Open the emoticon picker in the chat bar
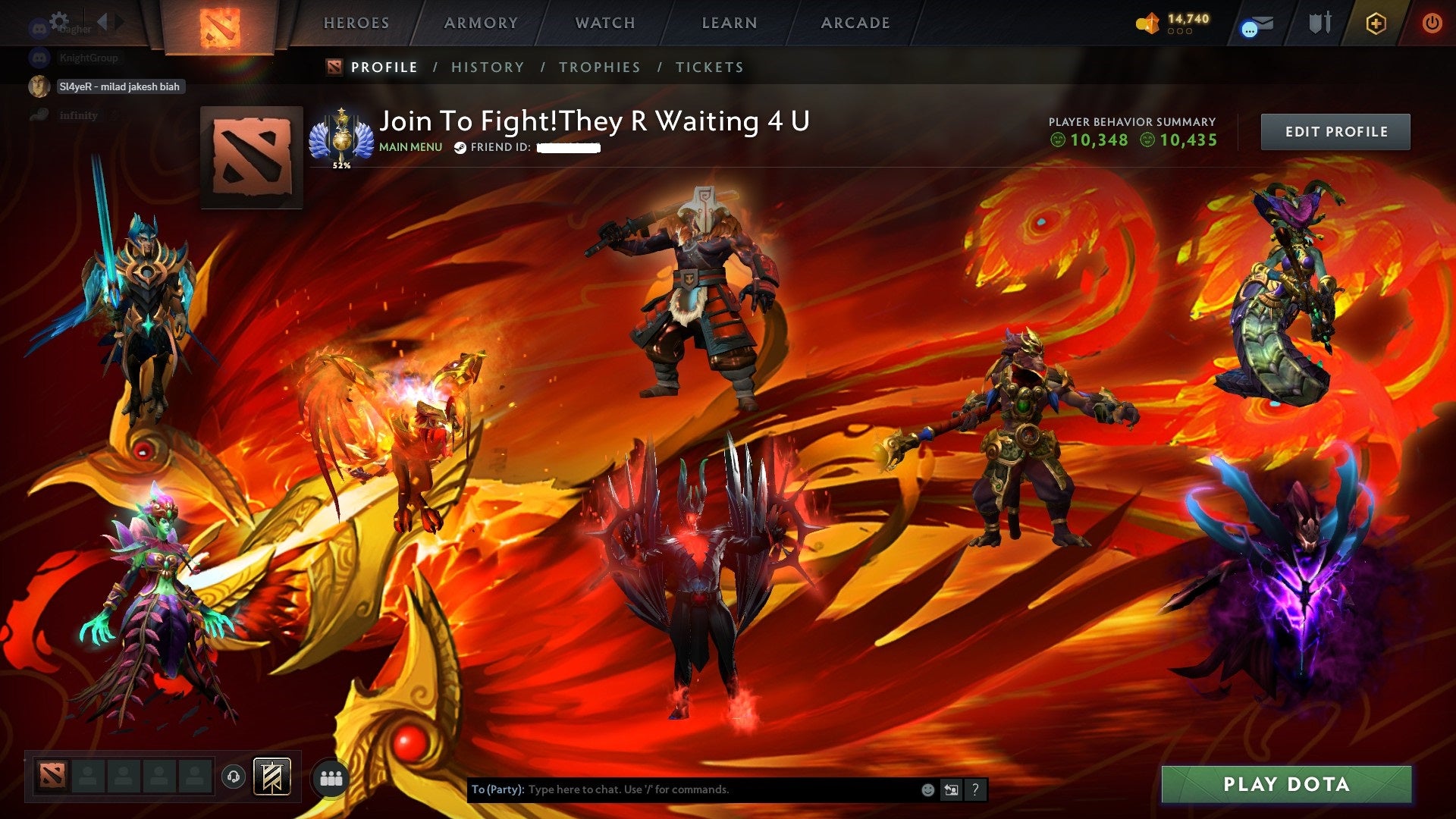The image size is (1456, 819). coord(927,789)
